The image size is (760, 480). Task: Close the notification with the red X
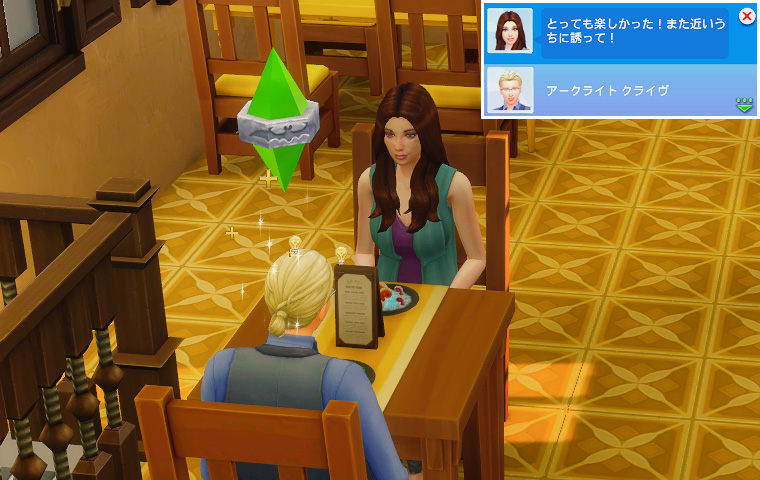click(746, 16)
